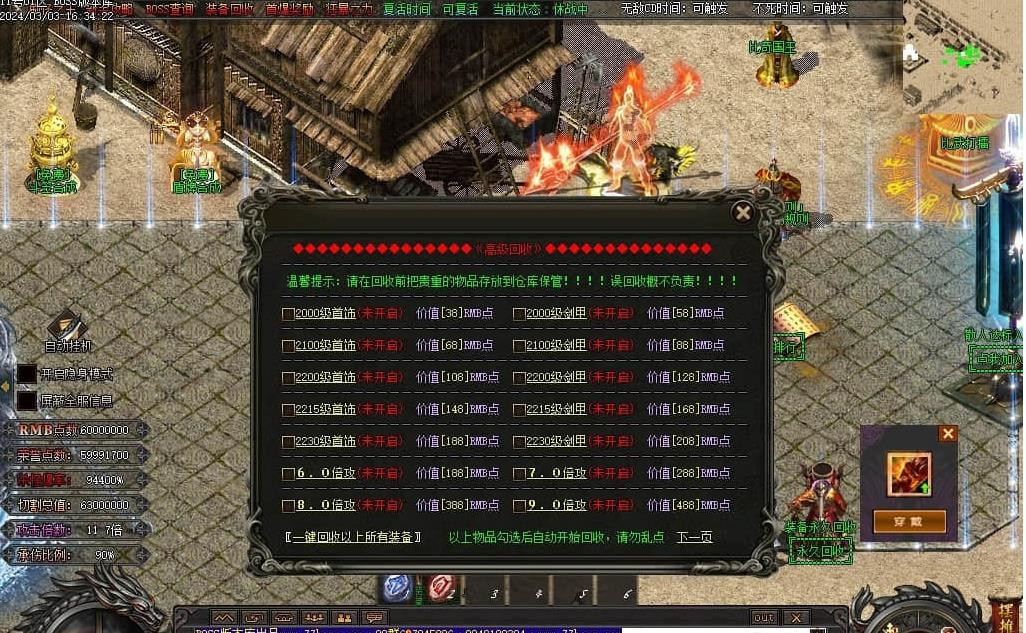Close the equipment prompt popup
The height and width of the screenshot is (633, 1026).
(x=948, y=434)
